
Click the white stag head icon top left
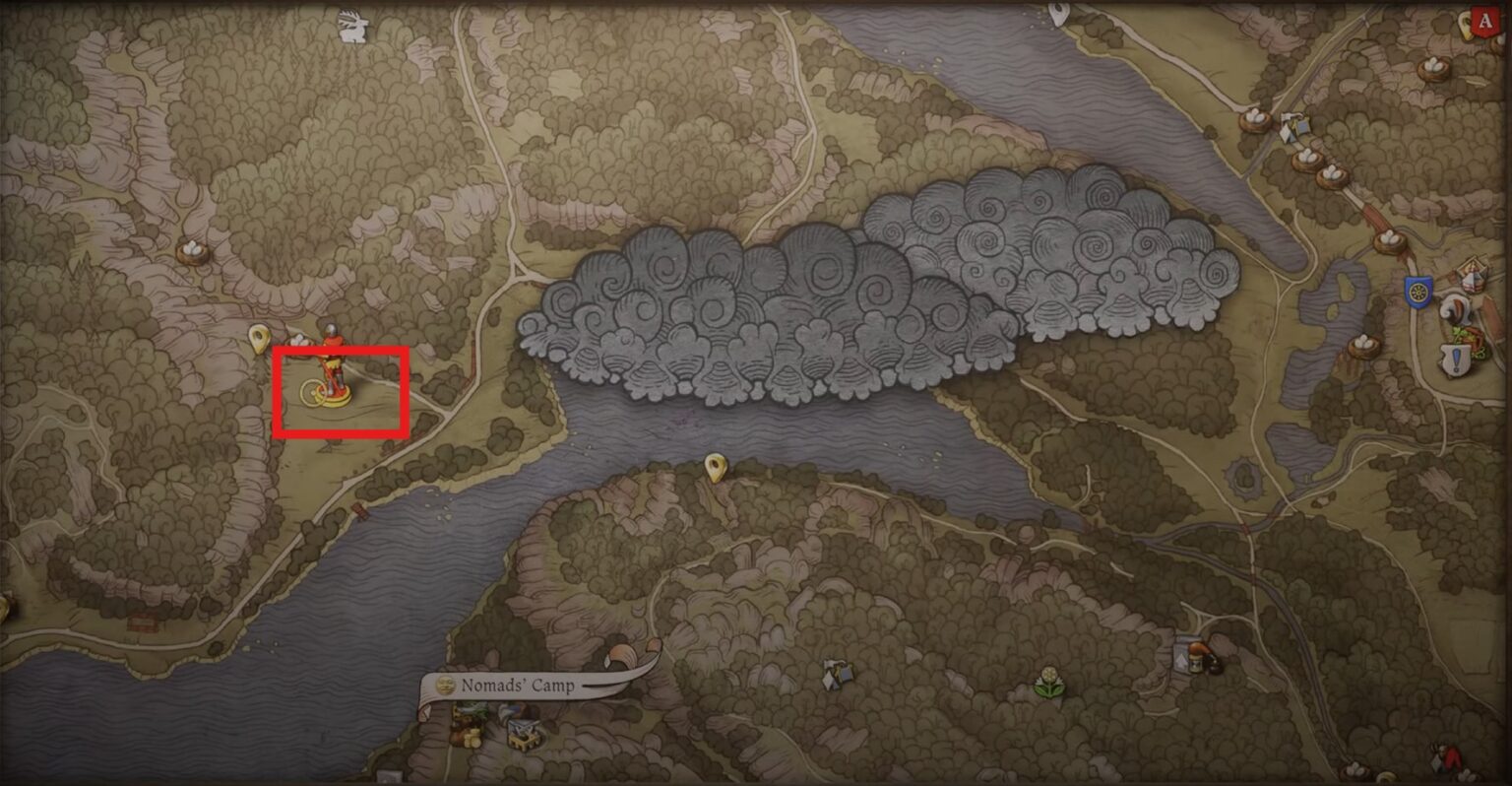tap(354, 25)
